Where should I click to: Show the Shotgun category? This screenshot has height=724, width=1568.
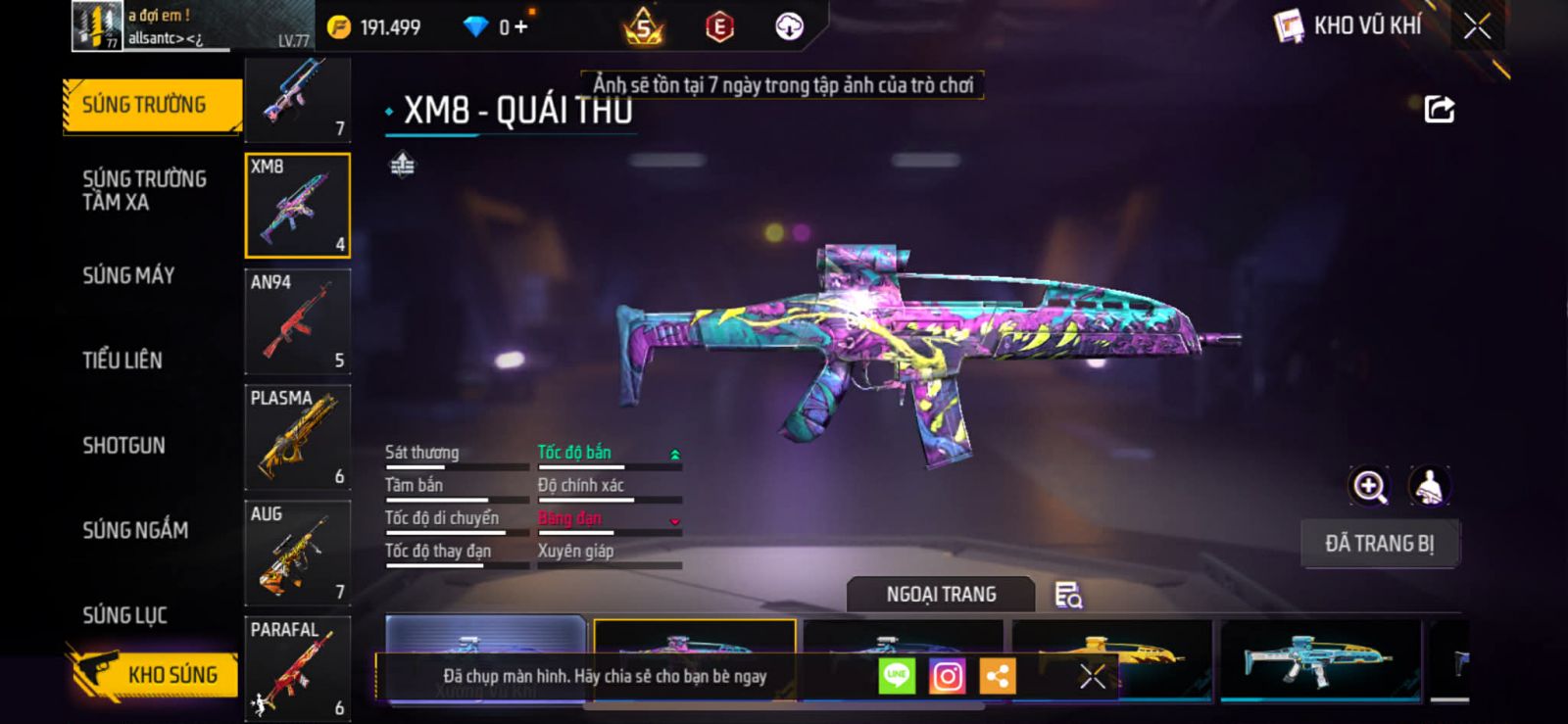tap(123, 445)
